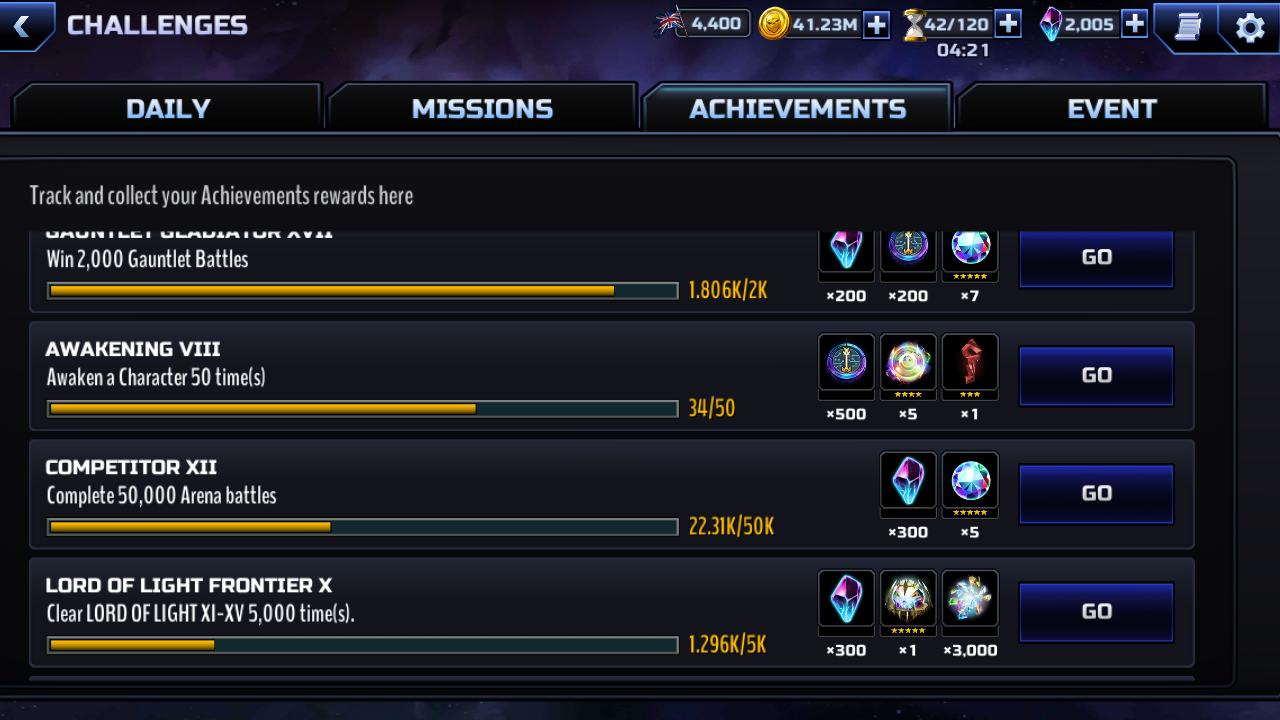The image size is (1280, 720).
Task: Select the Achievements tab
Action: [797, 108]
